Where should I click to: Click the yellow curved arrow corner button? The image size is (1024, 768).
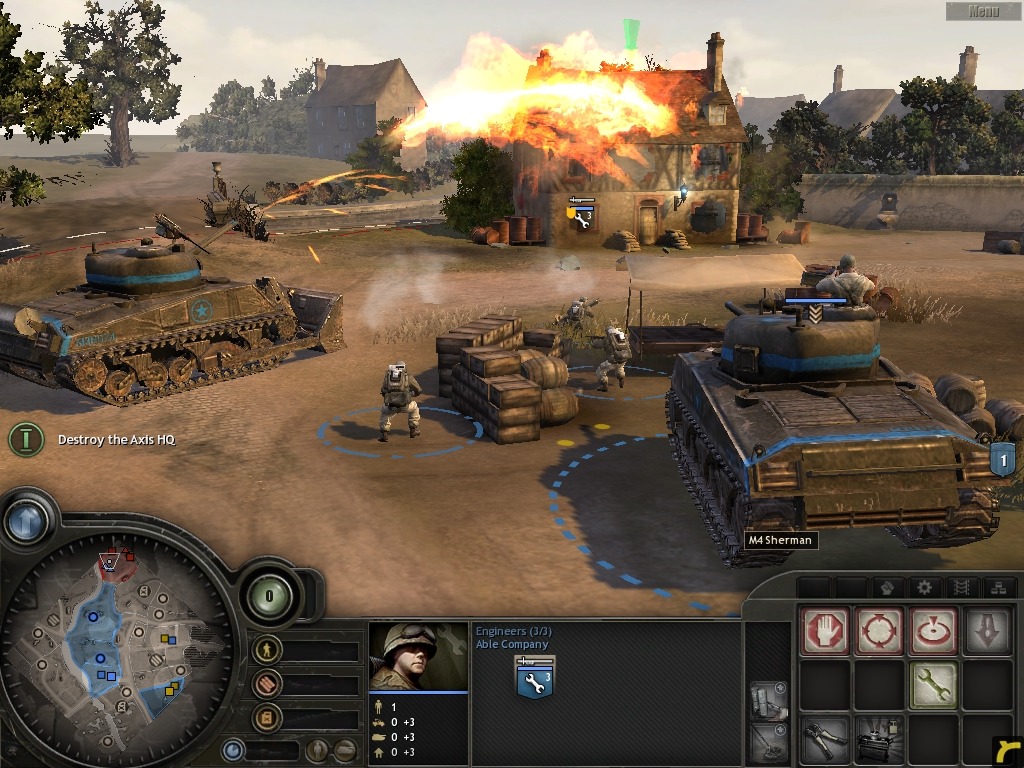(1008, 752)
